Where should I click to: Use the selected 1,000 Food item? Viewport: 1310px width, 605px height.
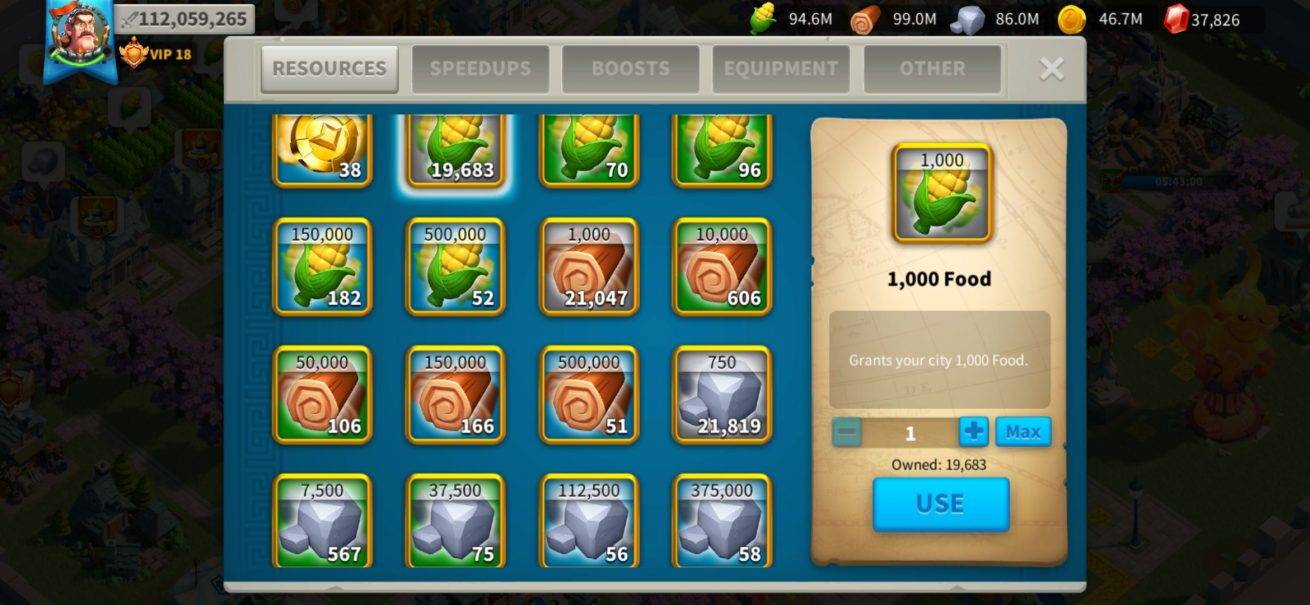[x=940, y=504]
